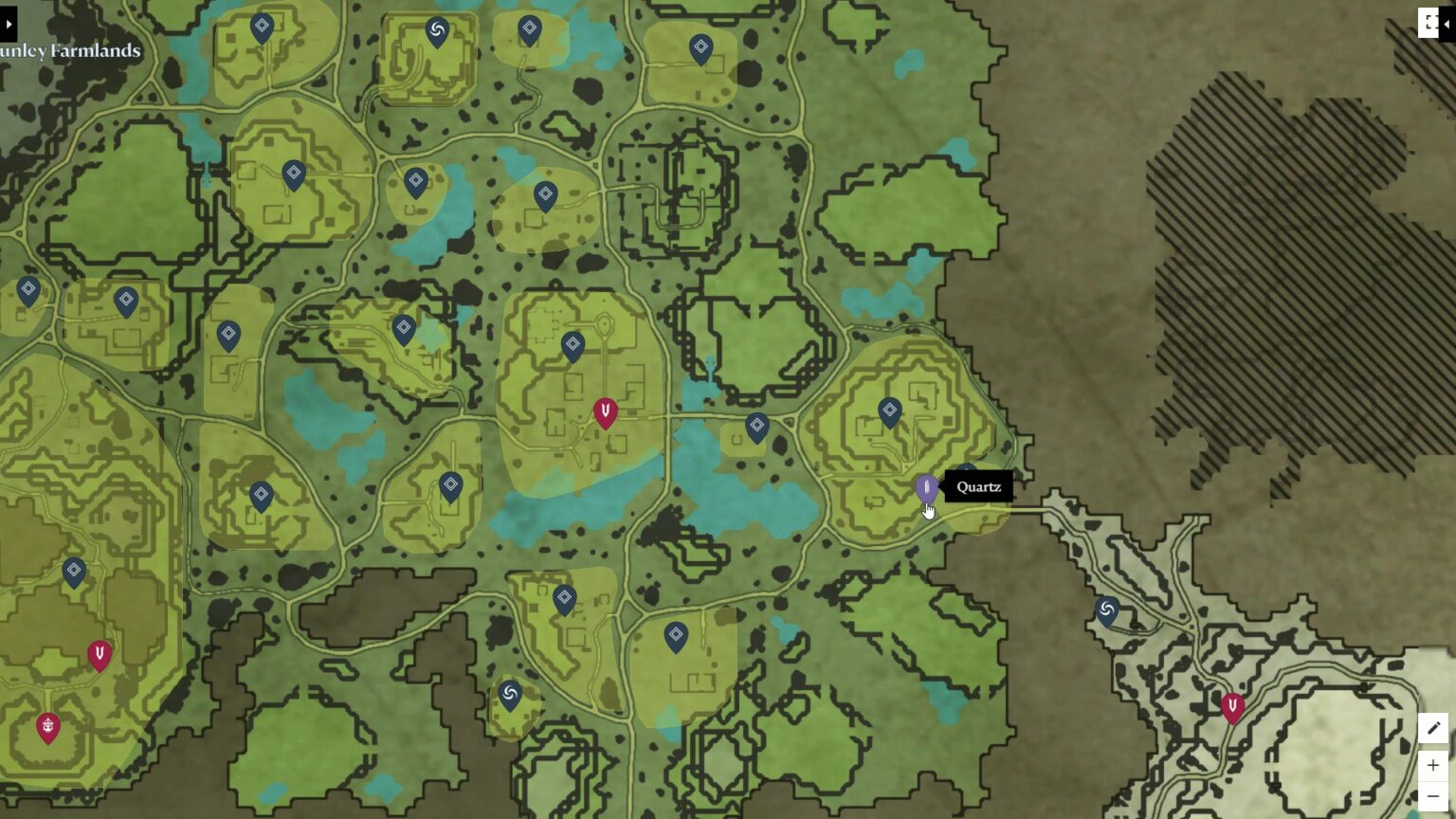Zoom out using the minus button
Image resolution: width=1456 pixels, height=819 pixels.
coord(1433,796)
